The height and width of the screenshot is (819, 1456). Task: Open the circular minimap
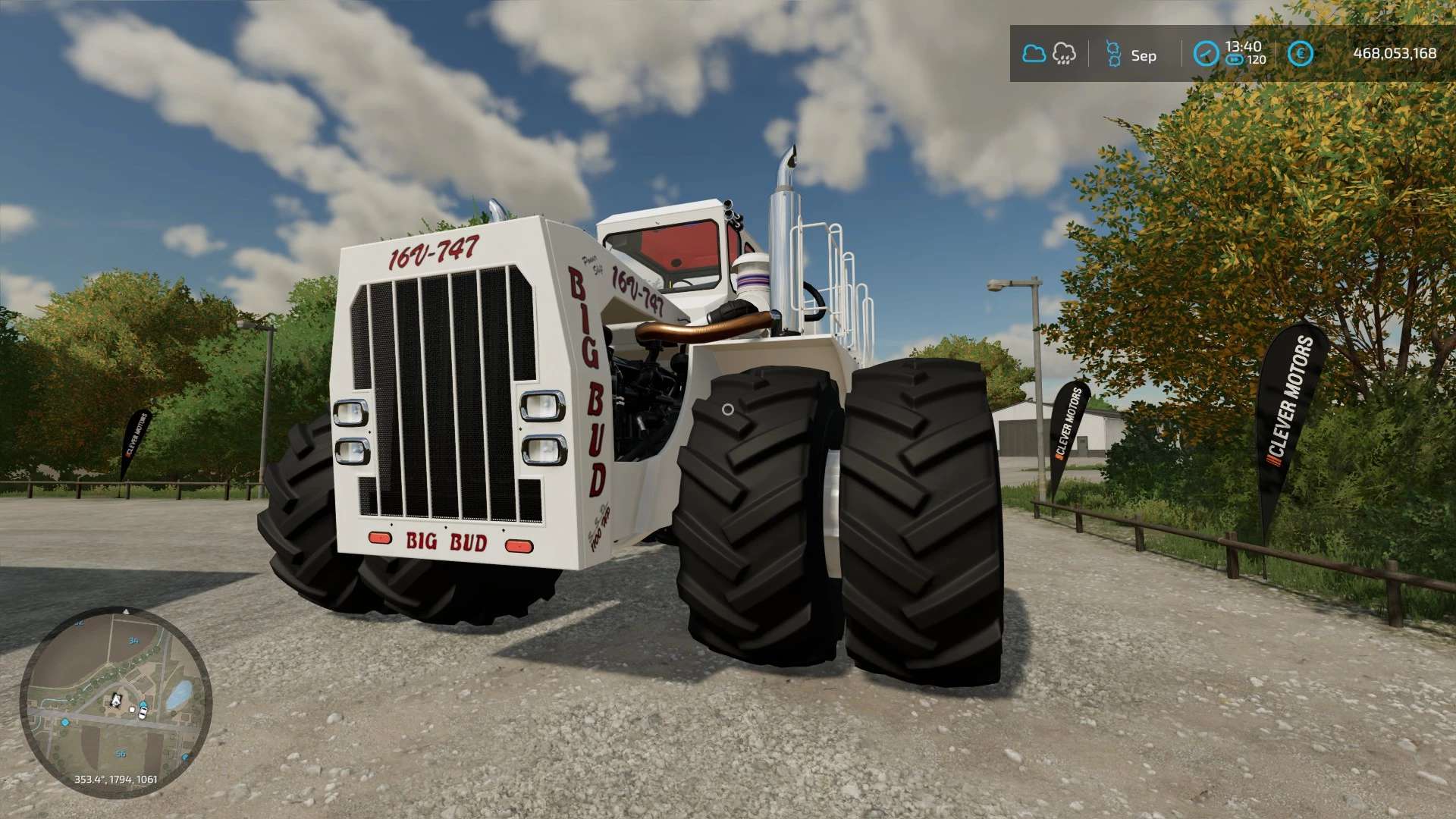point(115,702)
